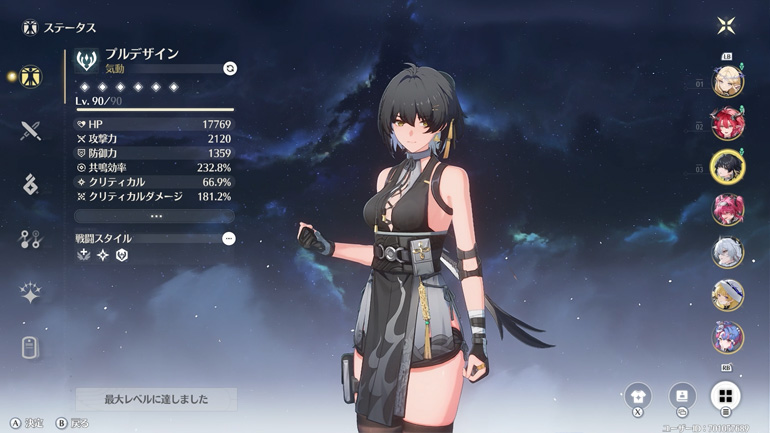Click the swap button beside 気動 attribute
Image resolution: width=770 pixels, height=433 pixels.
tap(230, 69)
